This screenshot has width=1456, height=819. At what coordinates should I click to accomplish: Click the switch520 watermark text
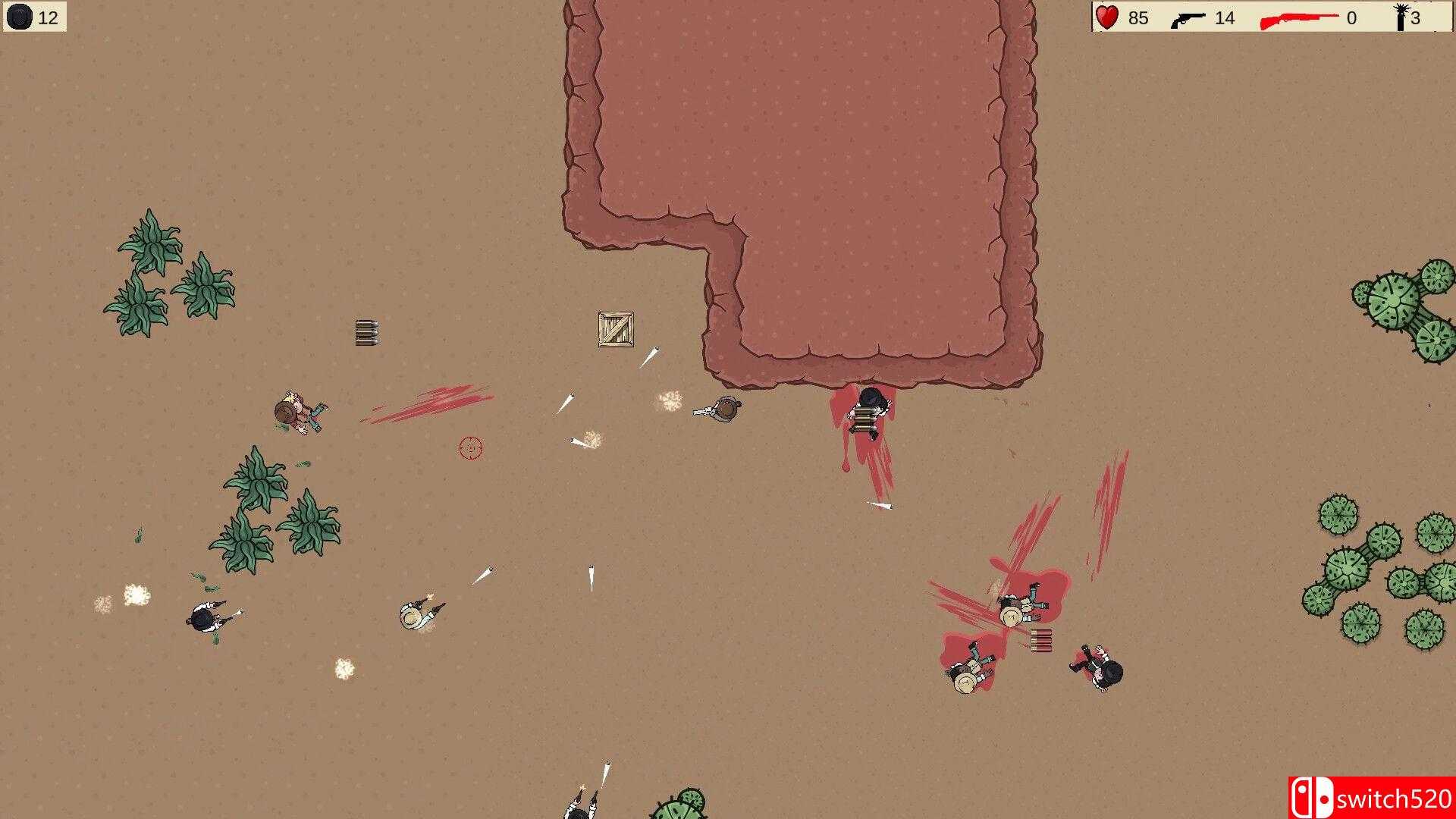[x=1396, y=797]
